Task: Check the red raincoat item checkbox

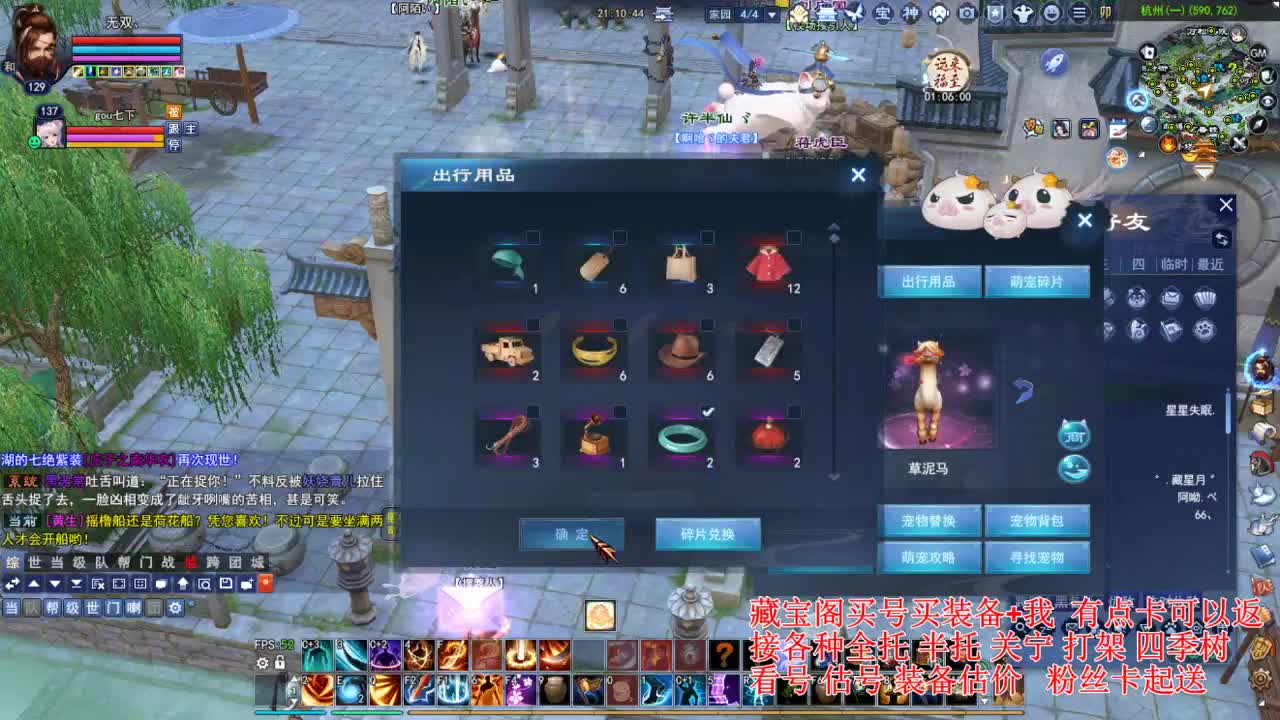Action: tap(793, 236)
